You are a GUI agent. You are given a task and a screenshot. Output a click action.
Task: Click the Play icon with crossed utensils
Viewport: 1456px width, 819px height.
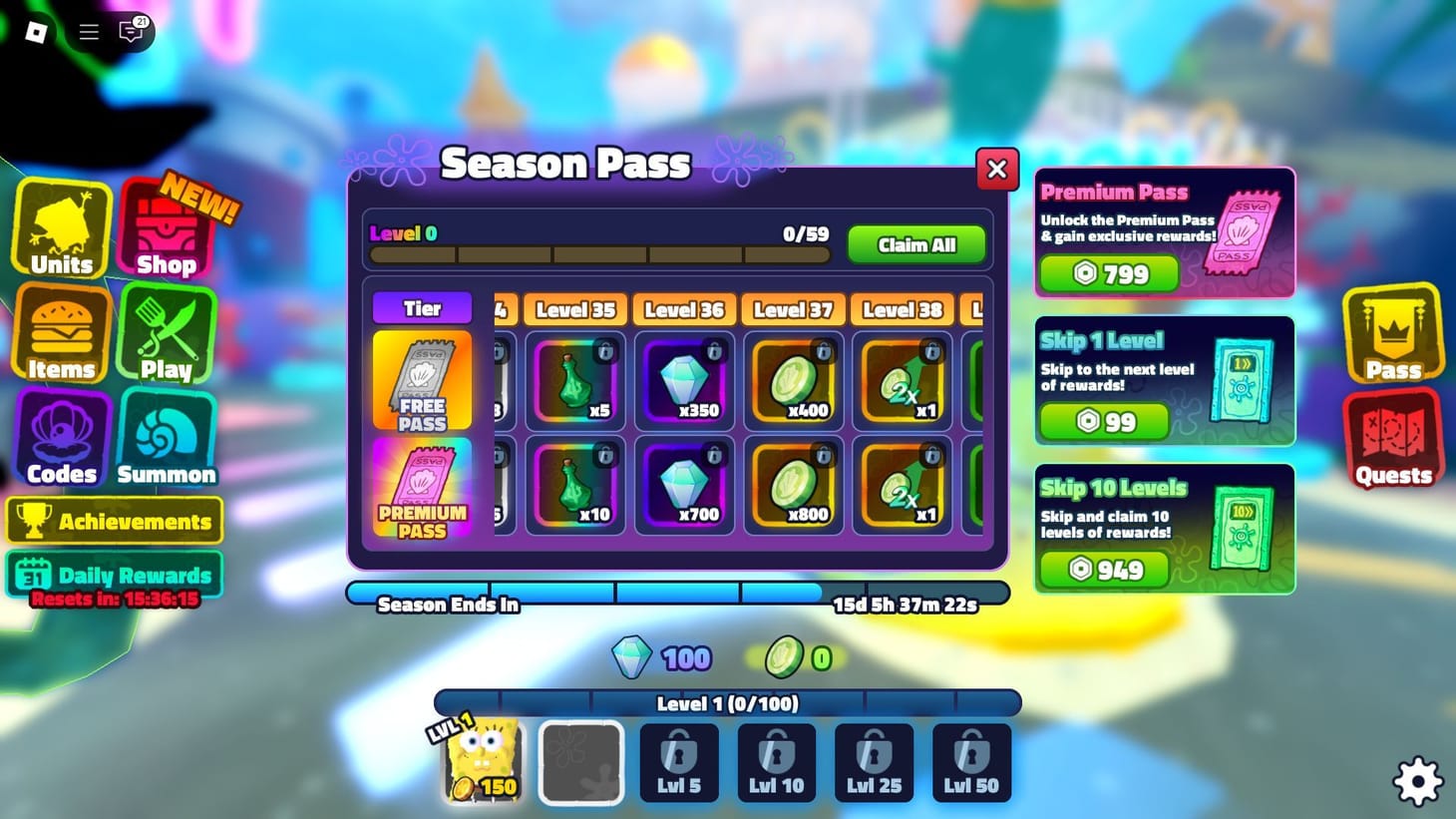point(166,334)
